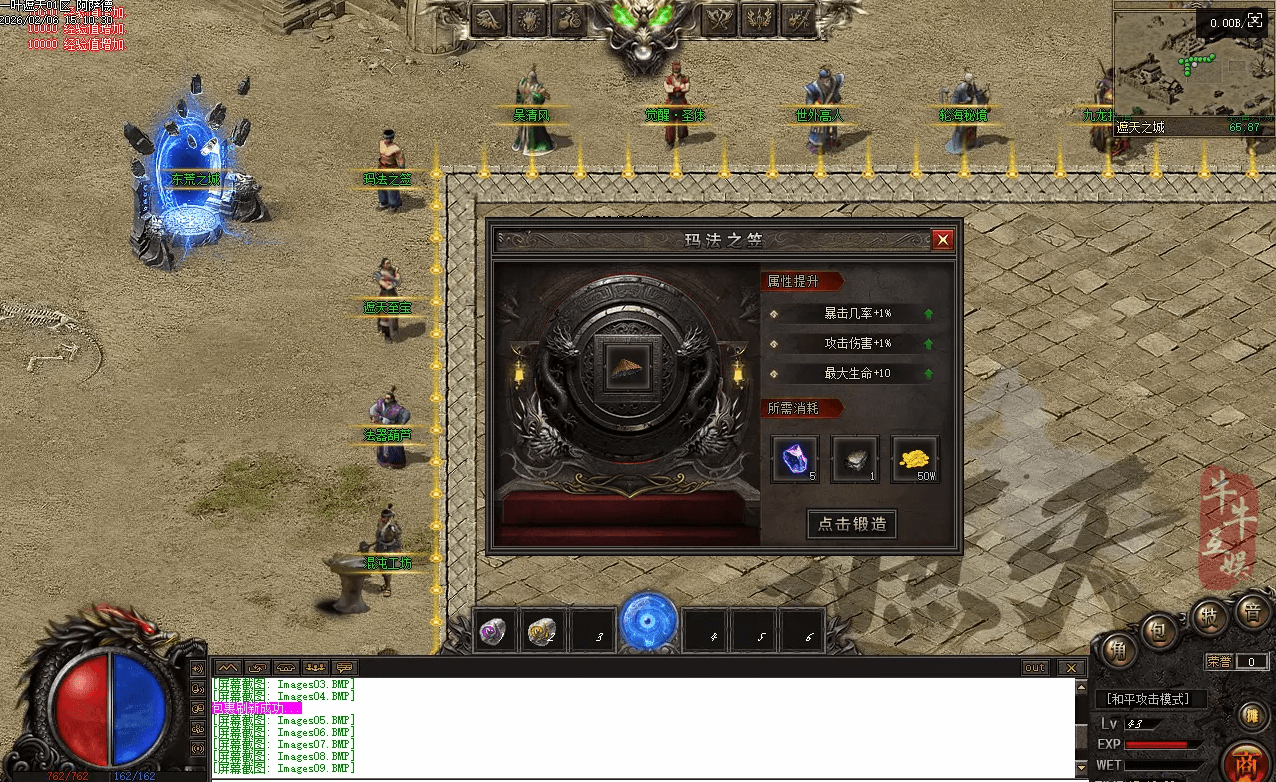Open the crossed axes icon in top bar
Screen dimensions: 1276x782
point(716,19)
